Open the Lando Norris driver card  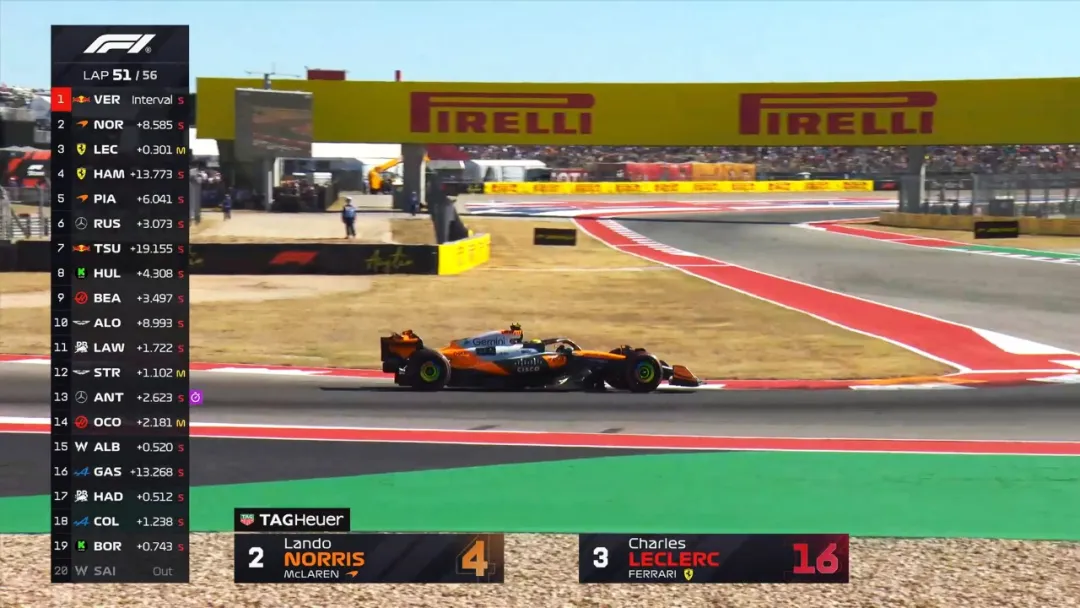[368, 558]
